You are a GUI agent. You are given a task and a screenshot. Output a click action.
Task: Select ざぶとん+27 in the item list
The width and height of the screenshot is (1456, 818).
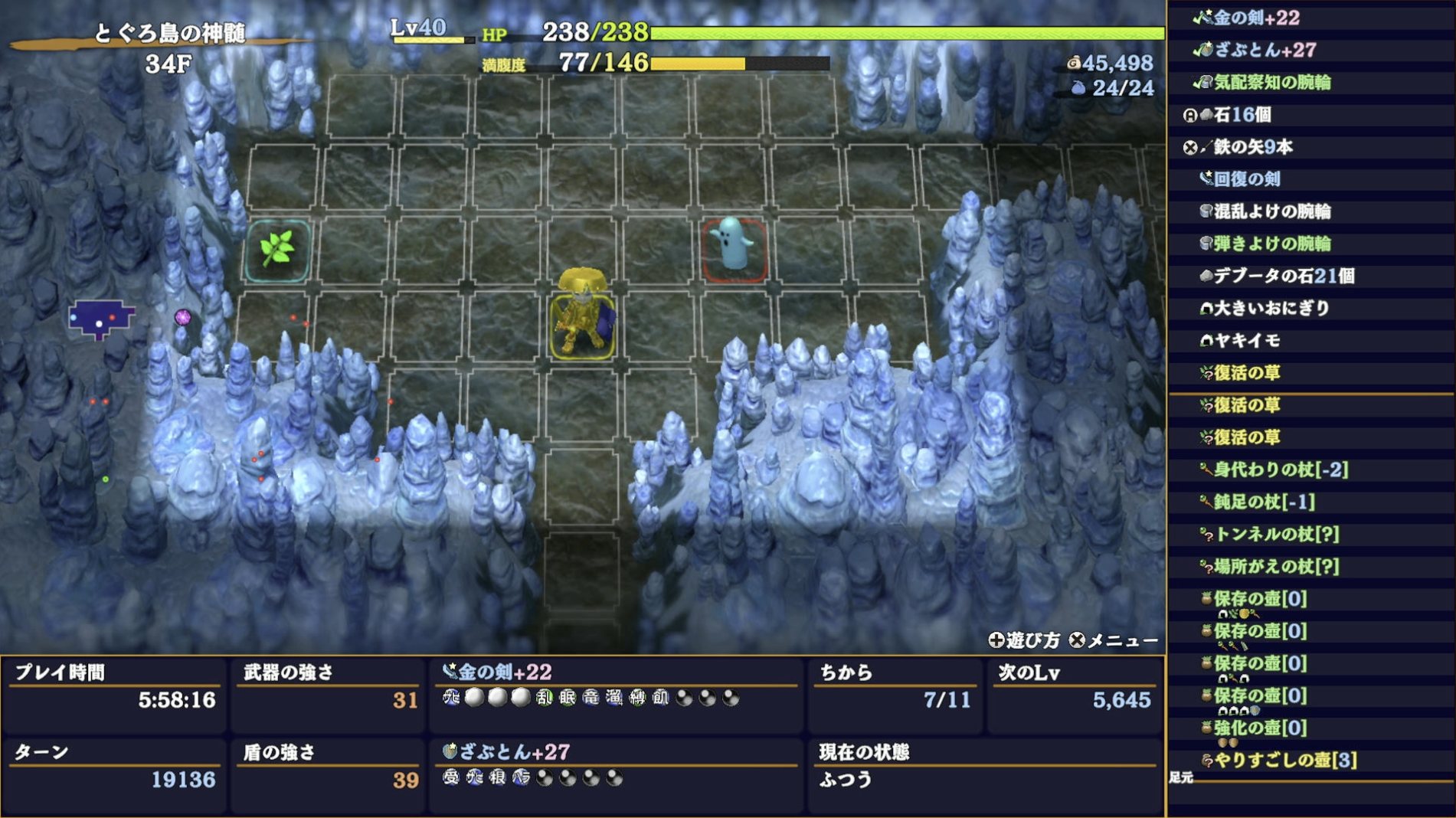1265,51
